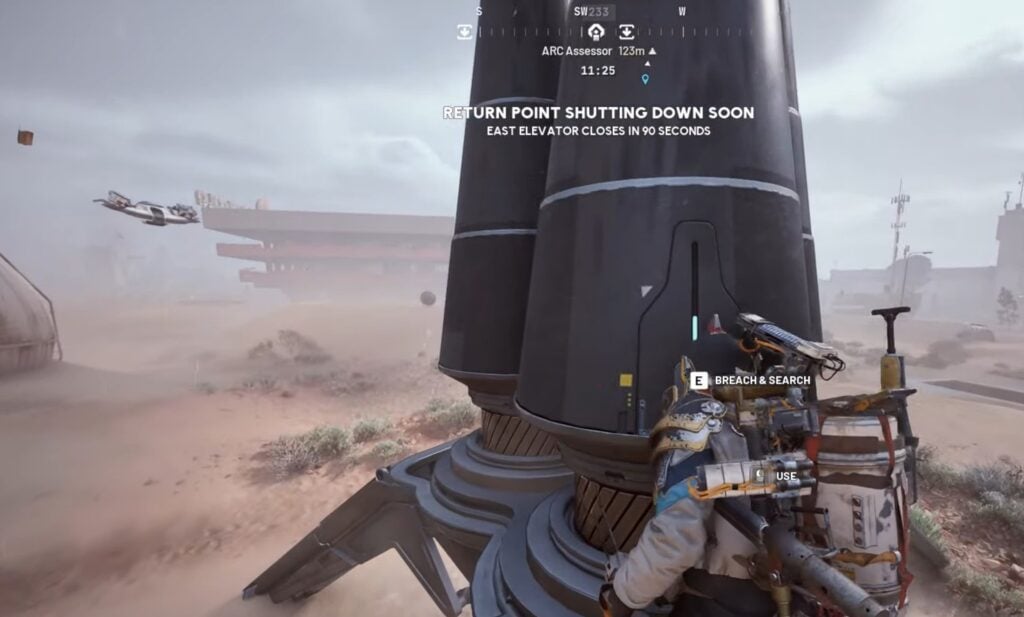The image size is (1024, 617).
Task: Select the ARC Assessor objective tracker
Action: 599,51
